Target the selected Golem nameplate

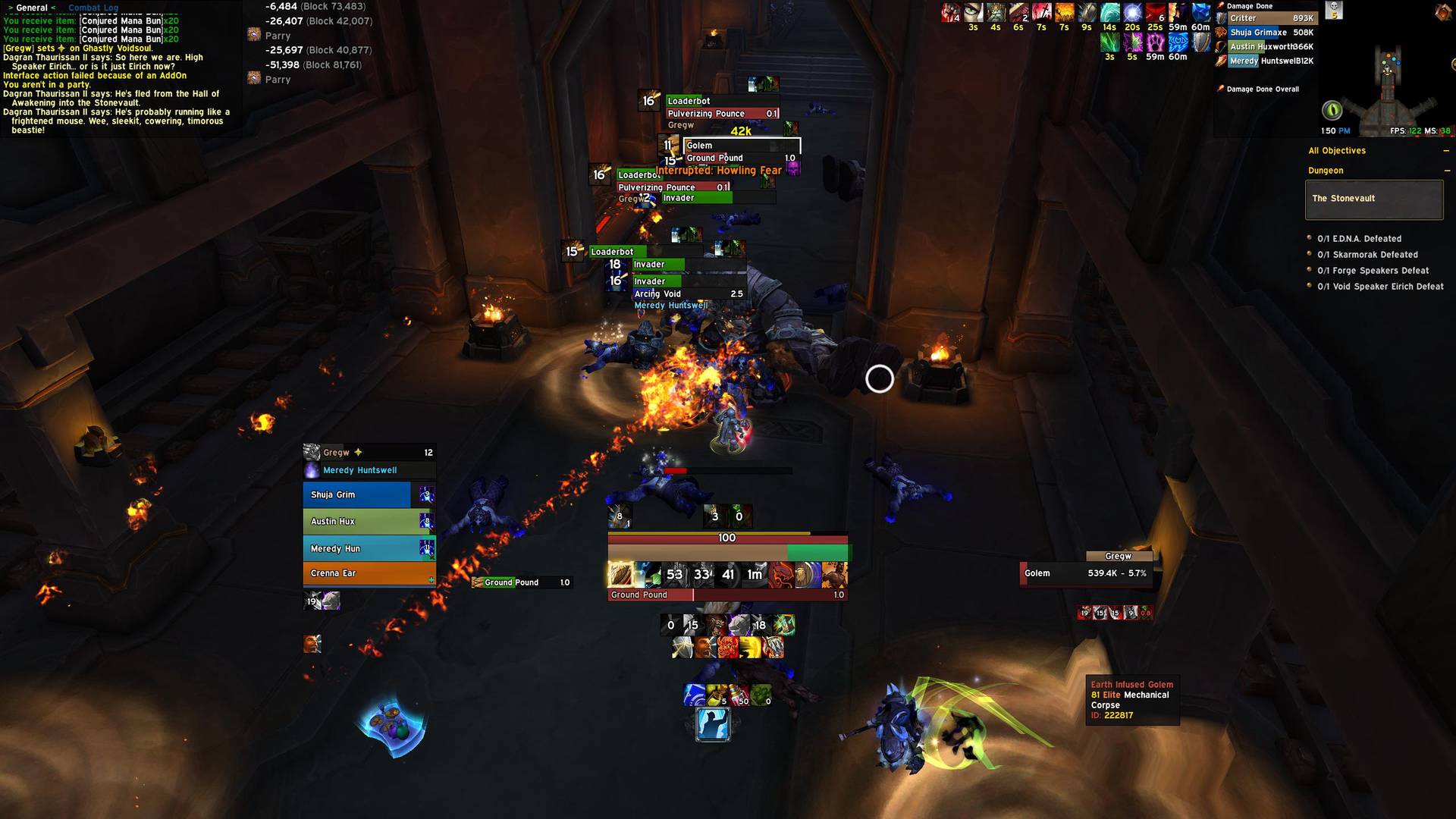click(x=741, y=146)
